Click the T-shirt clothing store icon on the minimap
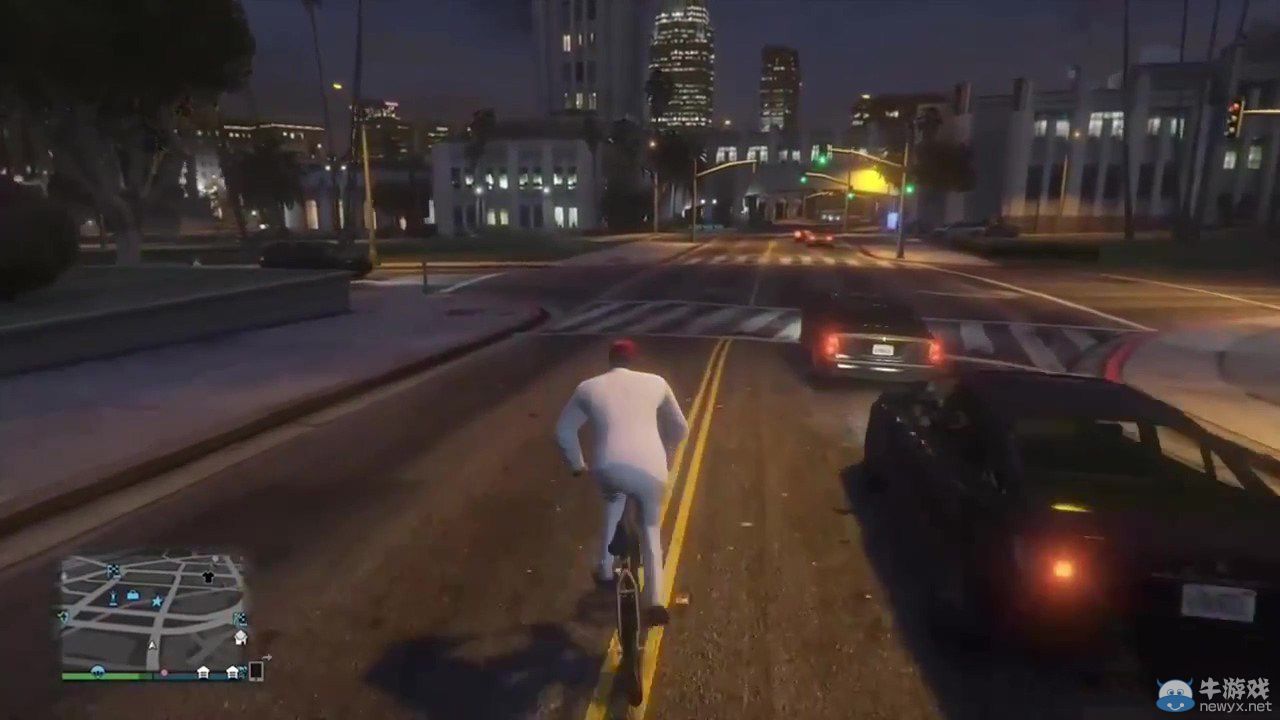Image resolution: width=1280 pixels, height=720 pixels. pyautogui.click(x=207, y=576)
